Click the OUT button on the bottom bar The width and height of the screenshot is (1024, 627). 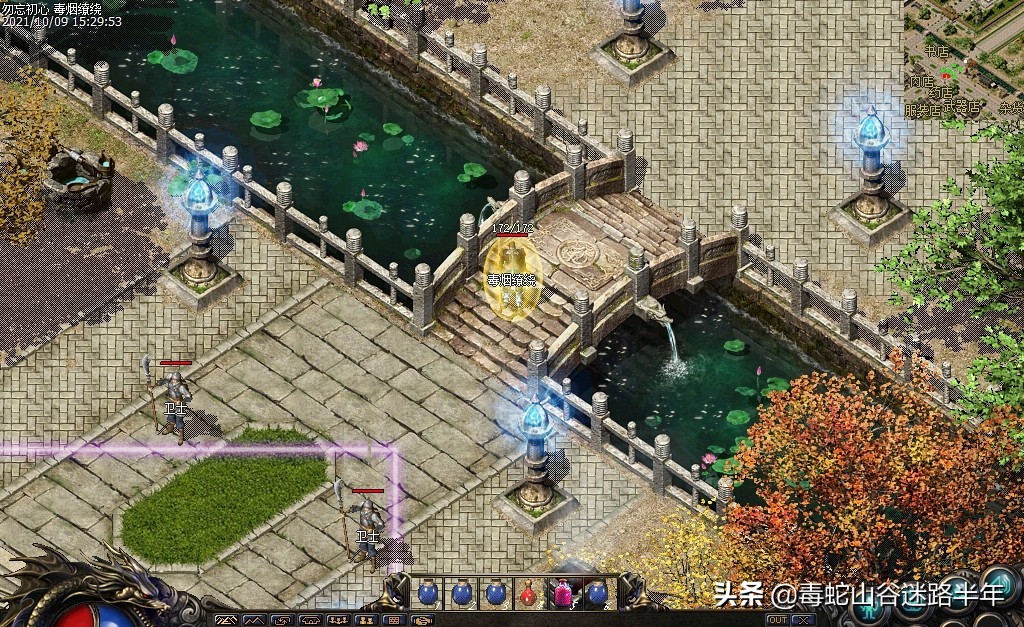777,620
